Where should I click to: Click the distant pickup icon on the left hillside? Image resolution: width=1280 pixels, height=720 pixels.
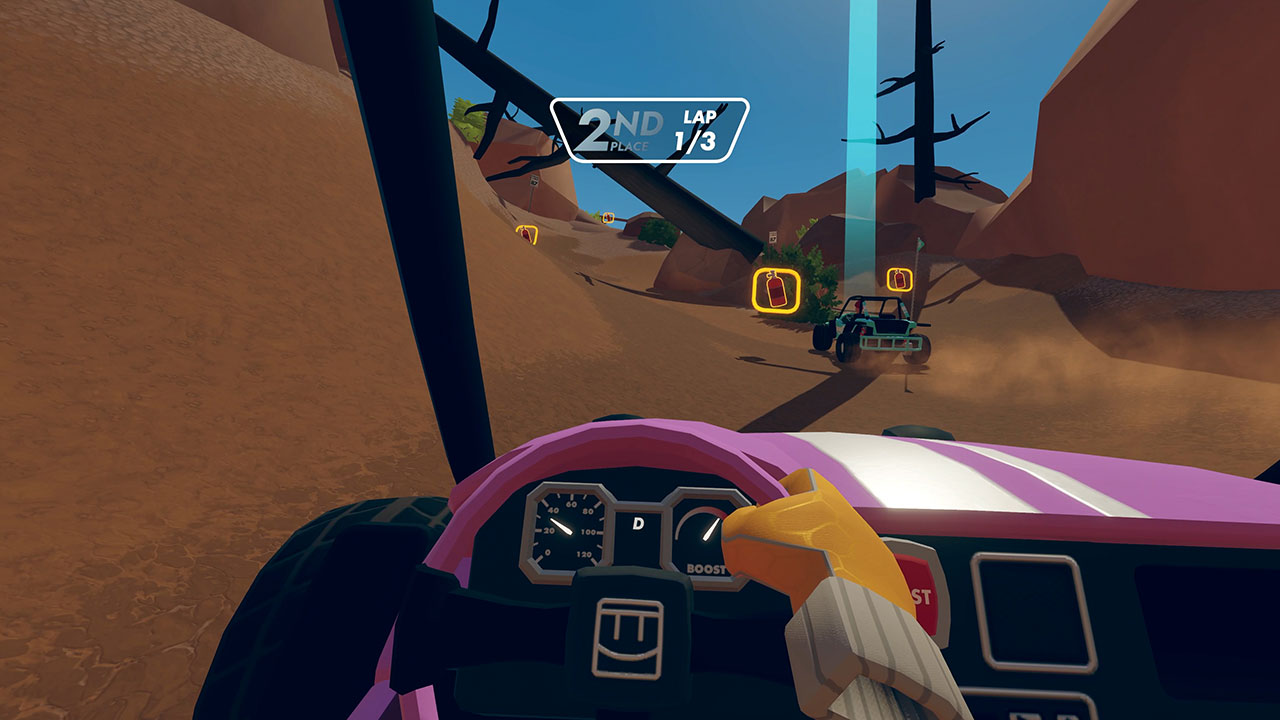pos(526,237)
